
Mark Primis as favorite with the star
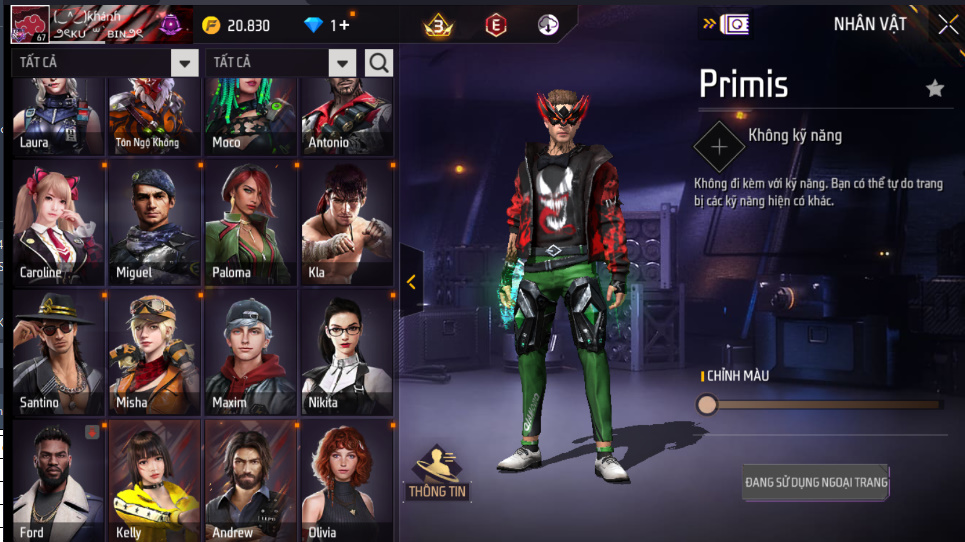pyautogui.click(x=935, y=89)
